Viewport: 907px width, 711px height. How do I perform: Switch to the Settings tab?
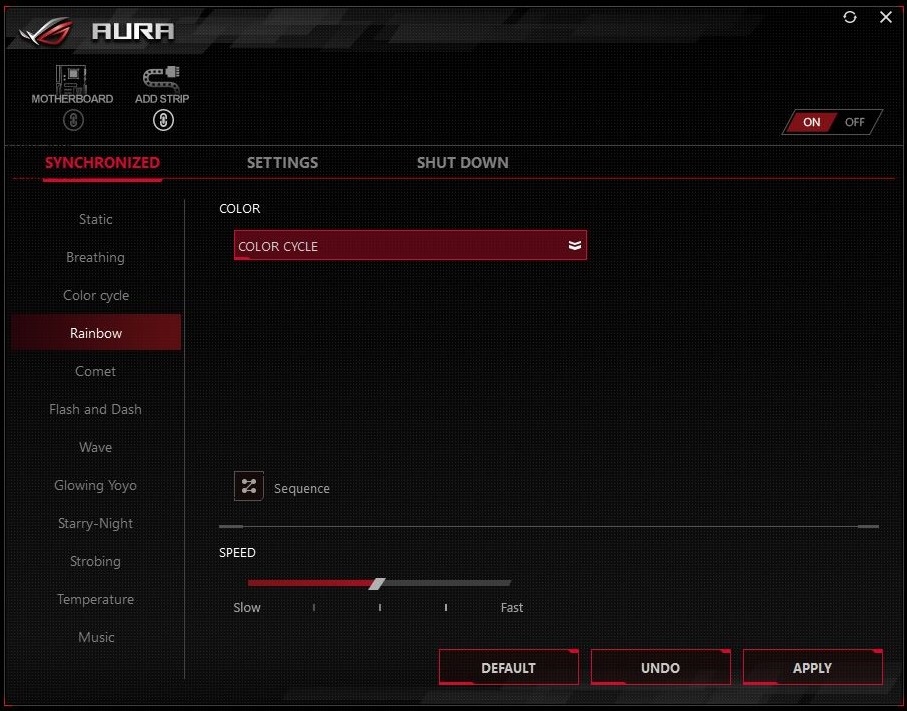click(x=282, y=162)
